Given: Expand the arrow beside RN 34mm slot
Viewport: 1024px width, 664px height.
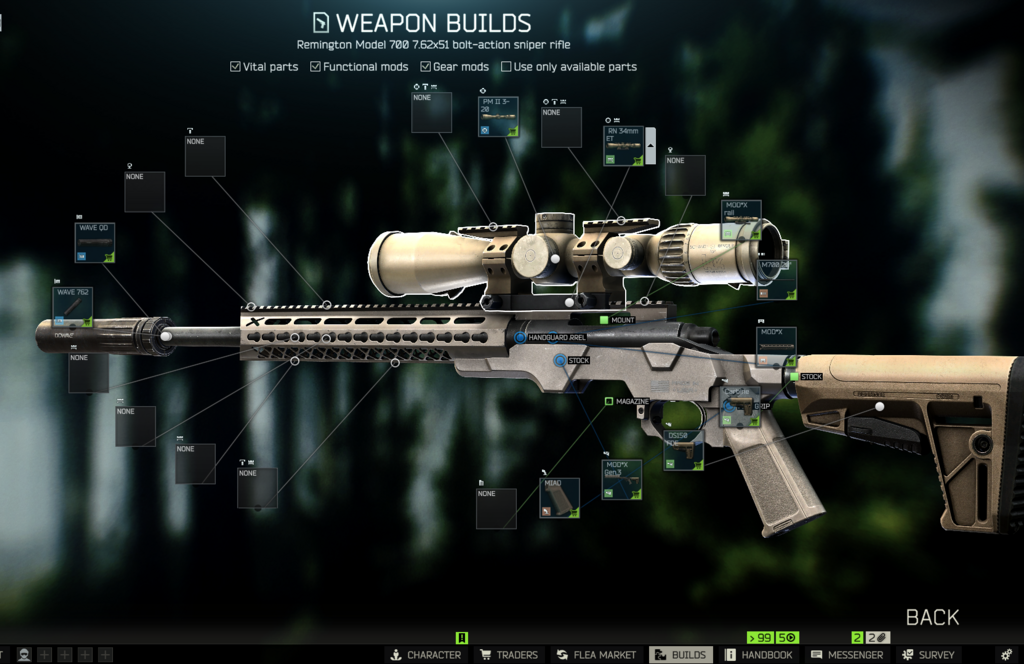Looking at the screenshot, I should pyautogui.click(x=651, y=146).
